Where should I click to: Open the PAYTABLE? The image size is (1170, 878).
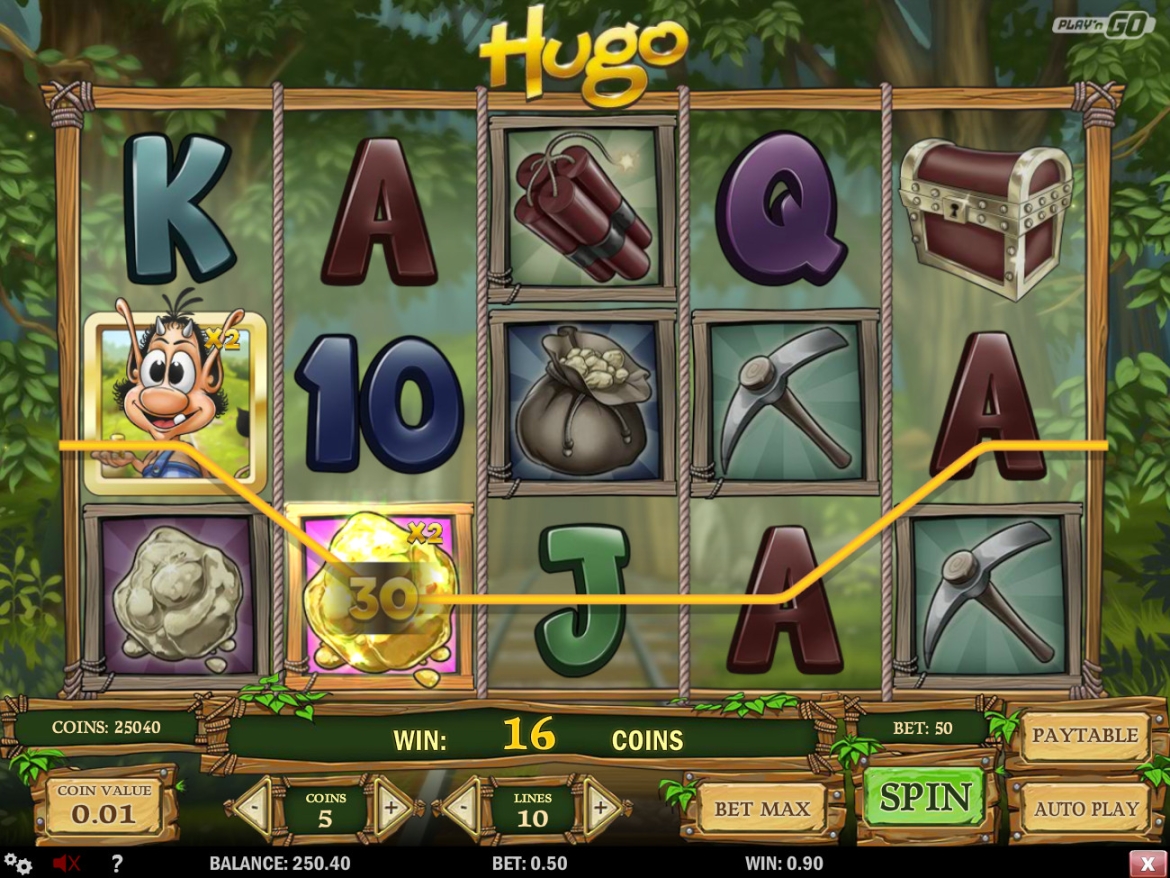coord(1085,736)
